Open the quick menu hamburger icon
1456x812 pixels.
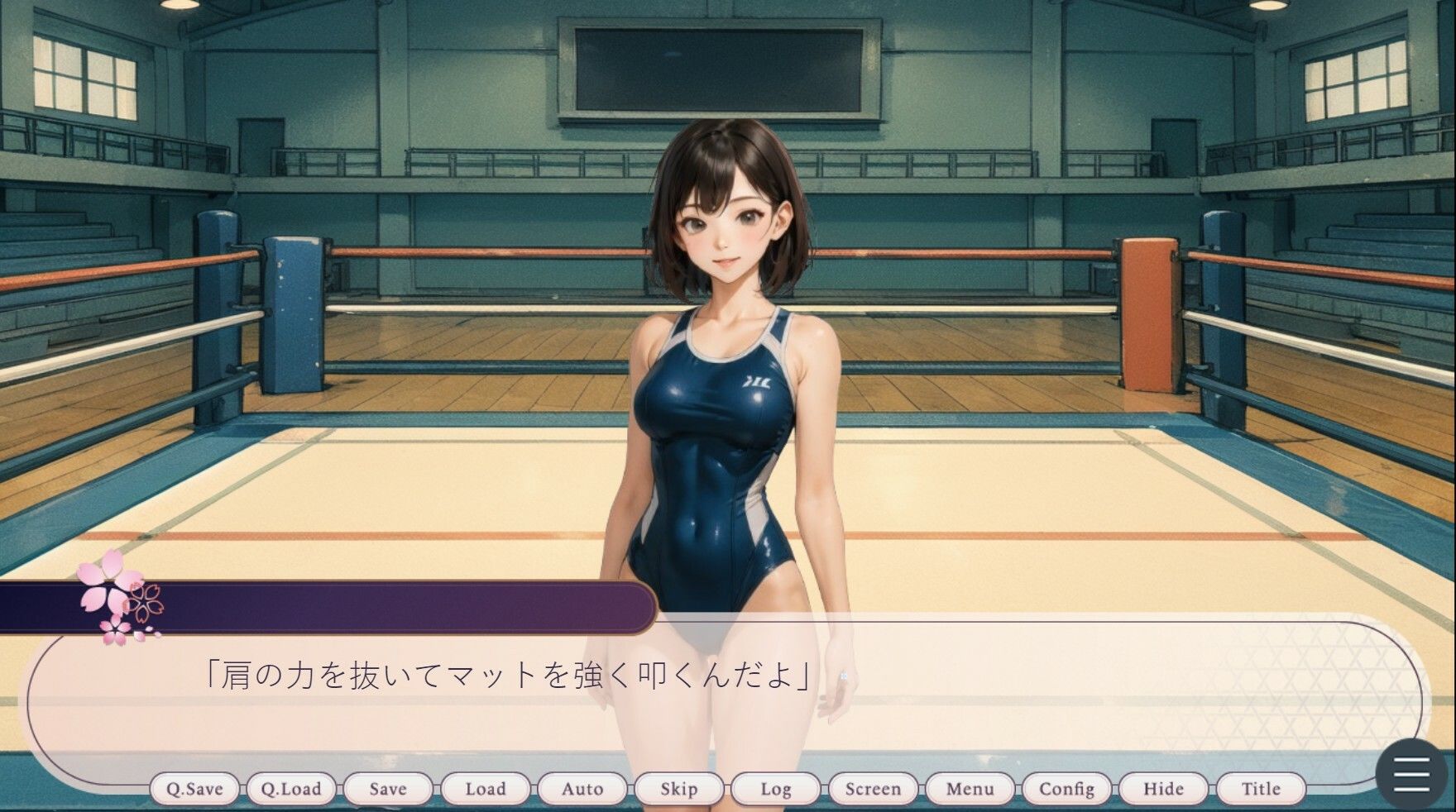click(x=1411, y=776)
